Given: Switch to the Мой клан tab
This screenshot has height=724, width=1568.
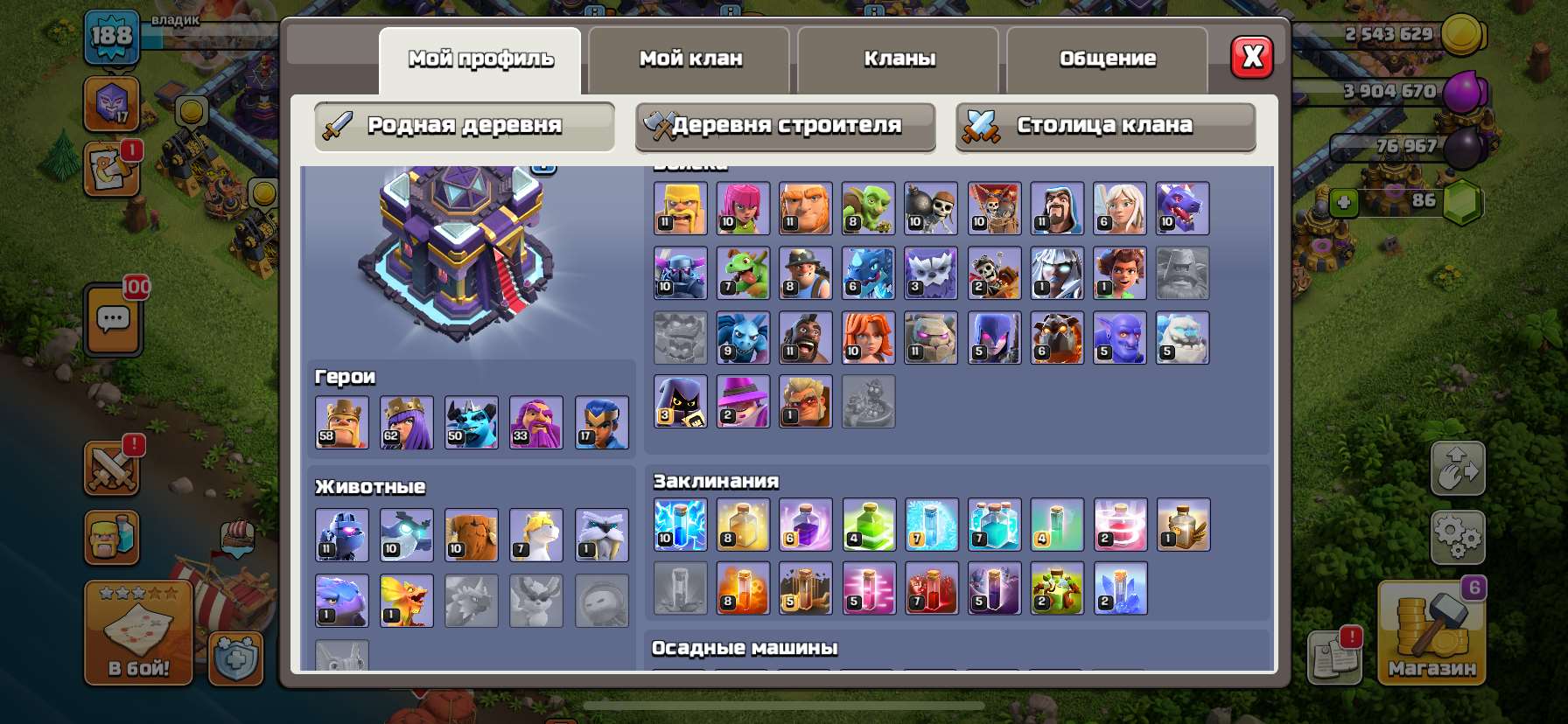Looking at the screenshot, I should 689,59.
